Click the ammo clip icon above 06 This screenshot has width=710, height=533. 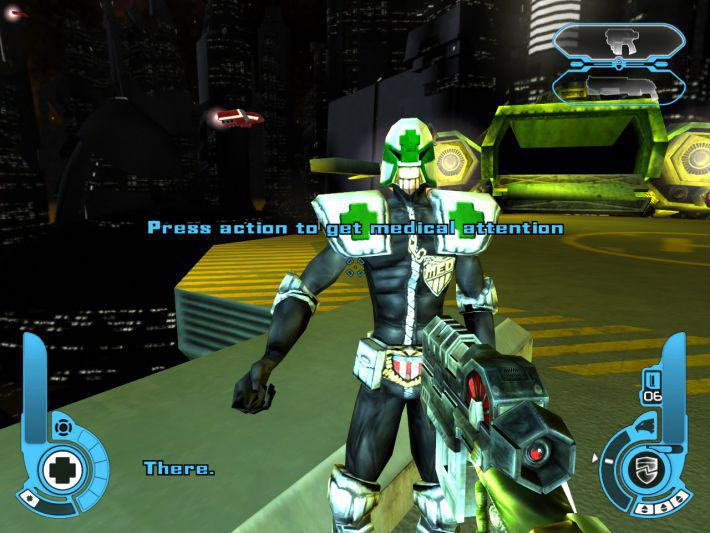coord(652,379)
